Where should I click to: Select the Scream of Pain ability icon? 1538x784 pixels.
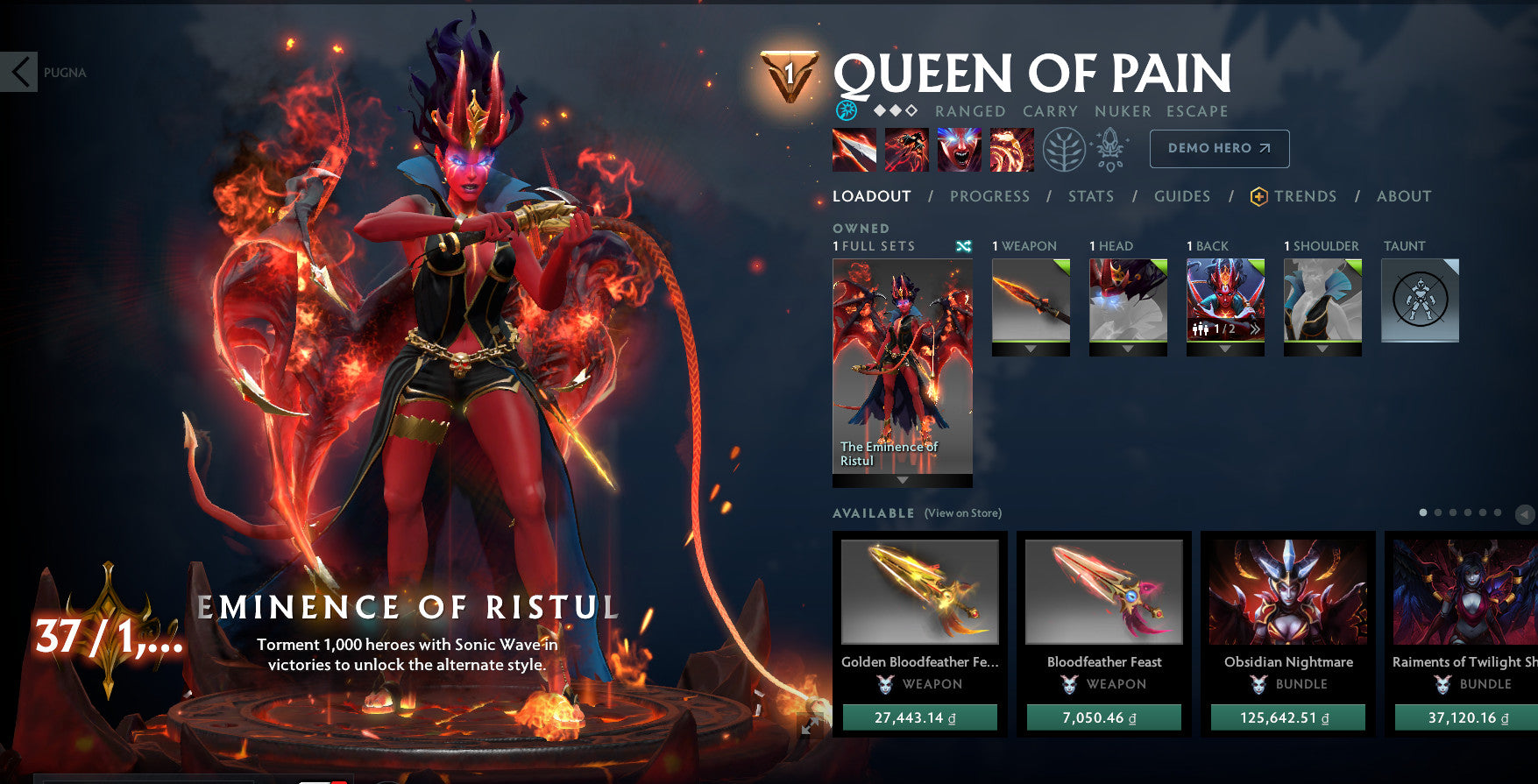pyautogui.click(x=959, y=149)
